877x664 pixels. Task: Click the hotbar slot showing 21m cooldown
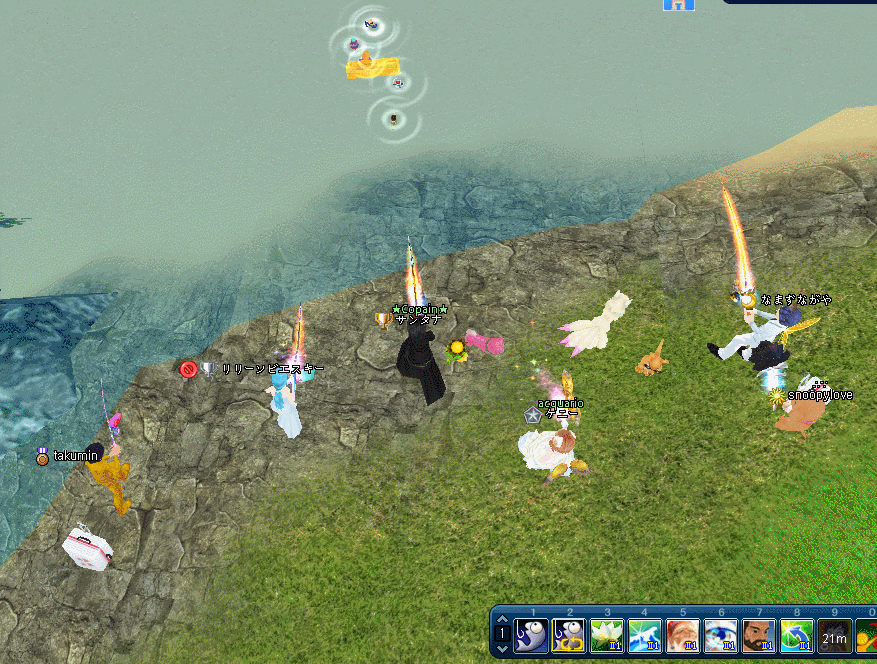pos(835,636)
